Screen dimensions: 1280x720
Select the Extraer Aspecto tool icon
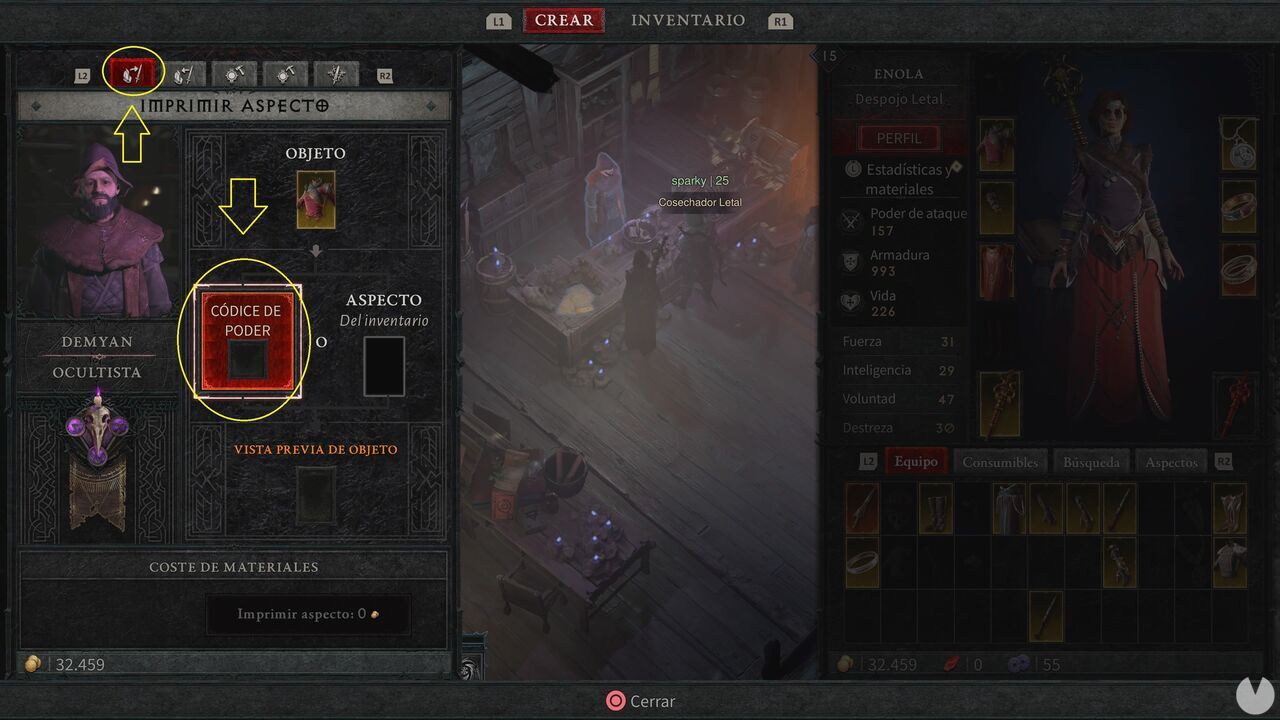tap(183, 73)
